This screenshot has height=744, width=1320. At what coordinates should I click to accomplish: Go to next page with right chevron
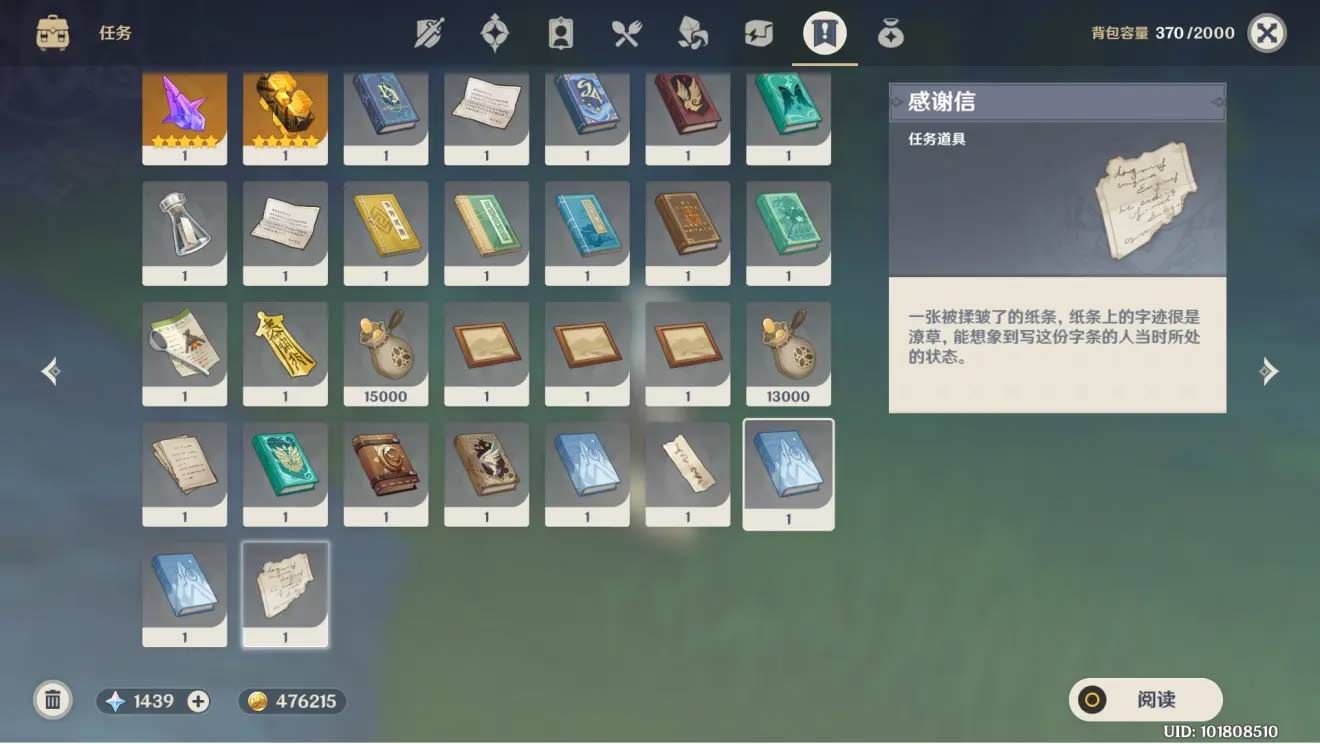coord(1270,371)
